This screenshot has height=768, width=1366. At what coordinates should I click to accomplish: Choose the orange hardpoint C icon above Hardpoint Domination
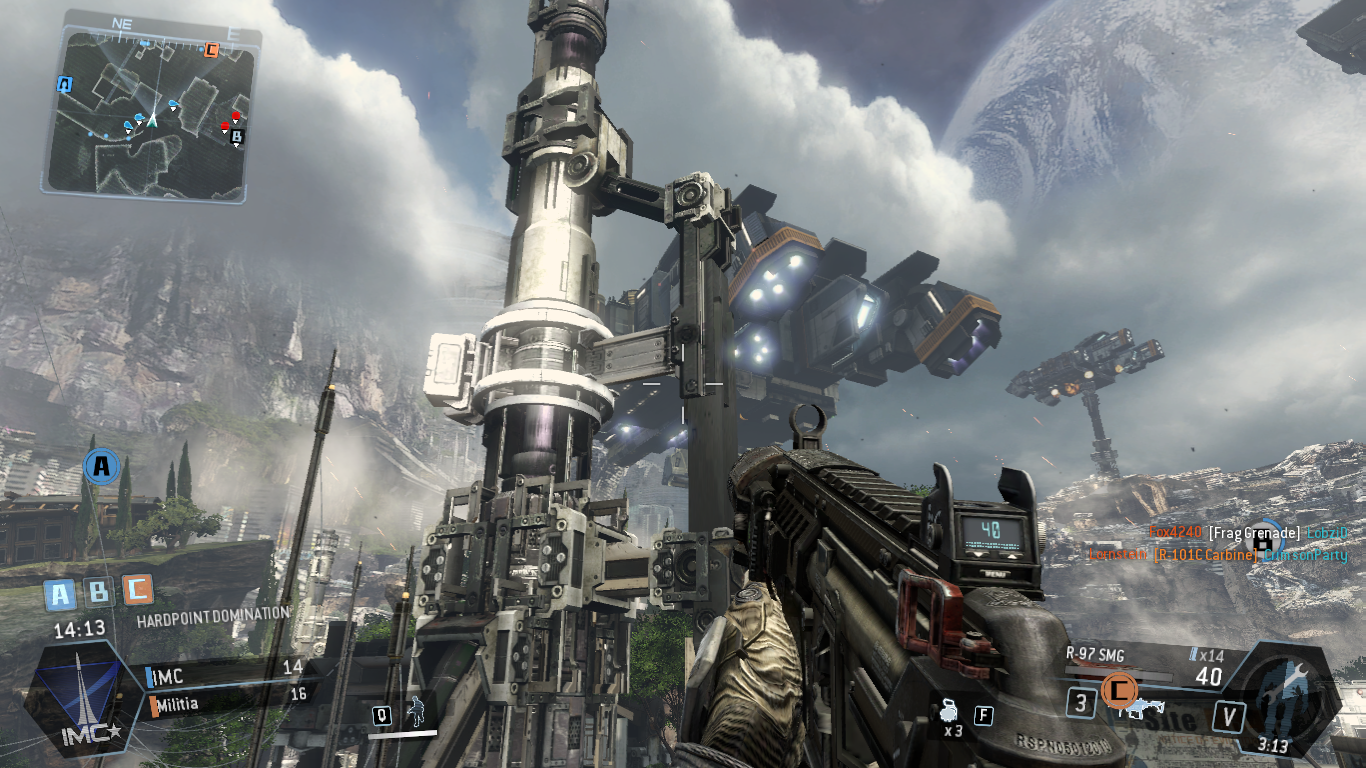pos(137,591)
